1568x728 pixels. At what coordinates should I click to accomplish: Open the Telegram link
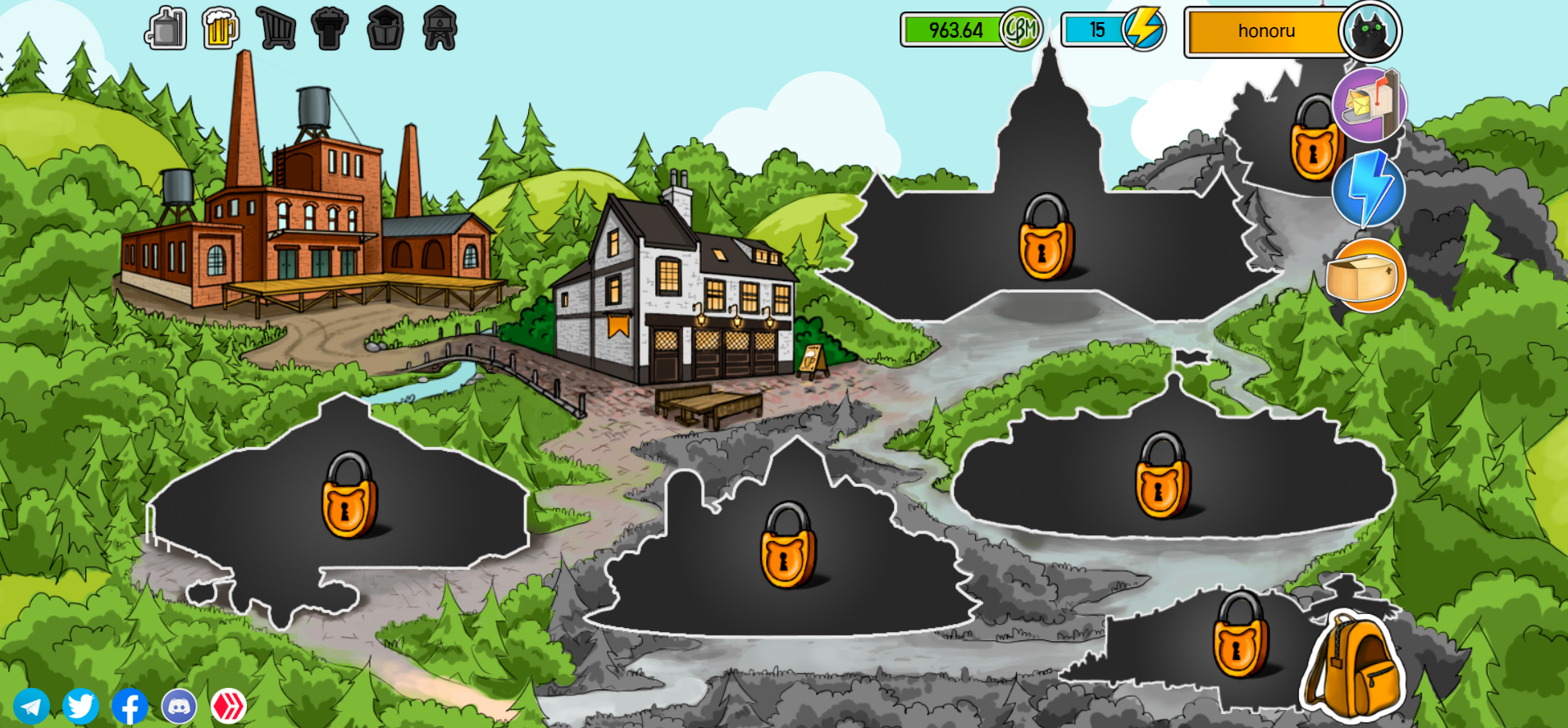[x=31, y=706]
